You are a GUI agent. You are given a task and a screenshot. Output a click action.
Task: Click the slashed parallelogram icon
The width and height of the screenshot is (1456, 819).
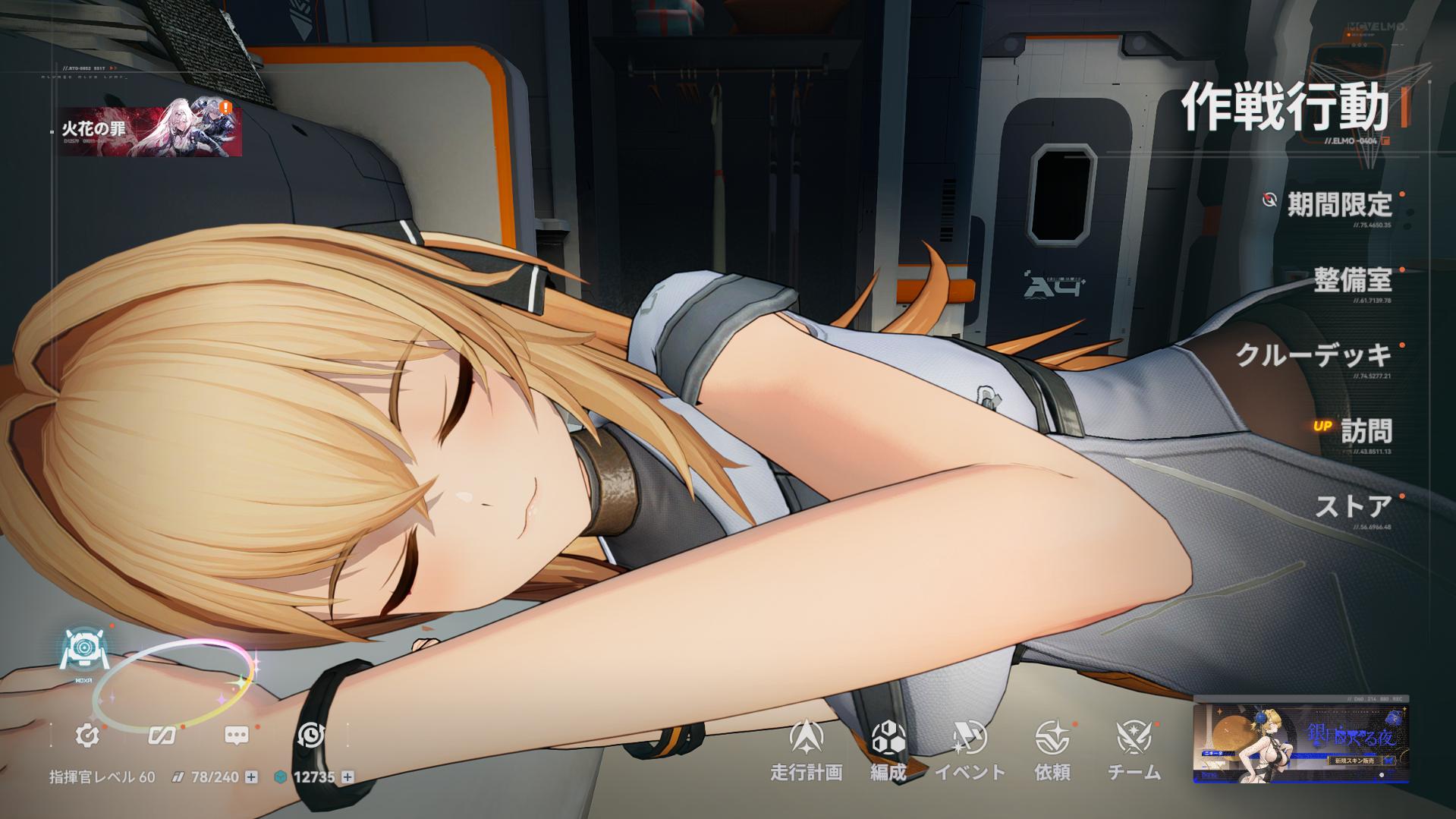pos(162,735)
